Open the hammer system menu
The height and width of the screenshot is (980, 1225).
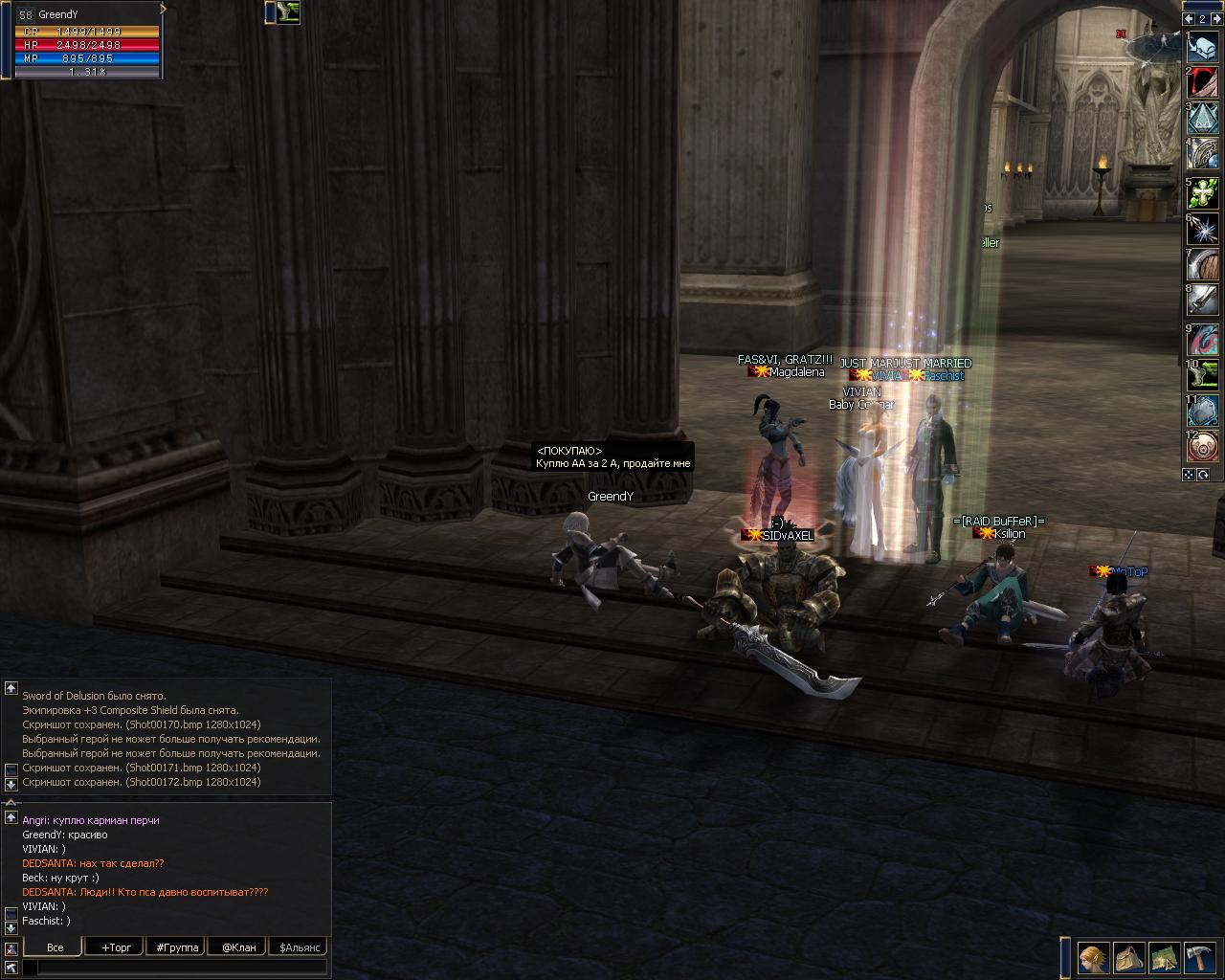coord(1199,958)
